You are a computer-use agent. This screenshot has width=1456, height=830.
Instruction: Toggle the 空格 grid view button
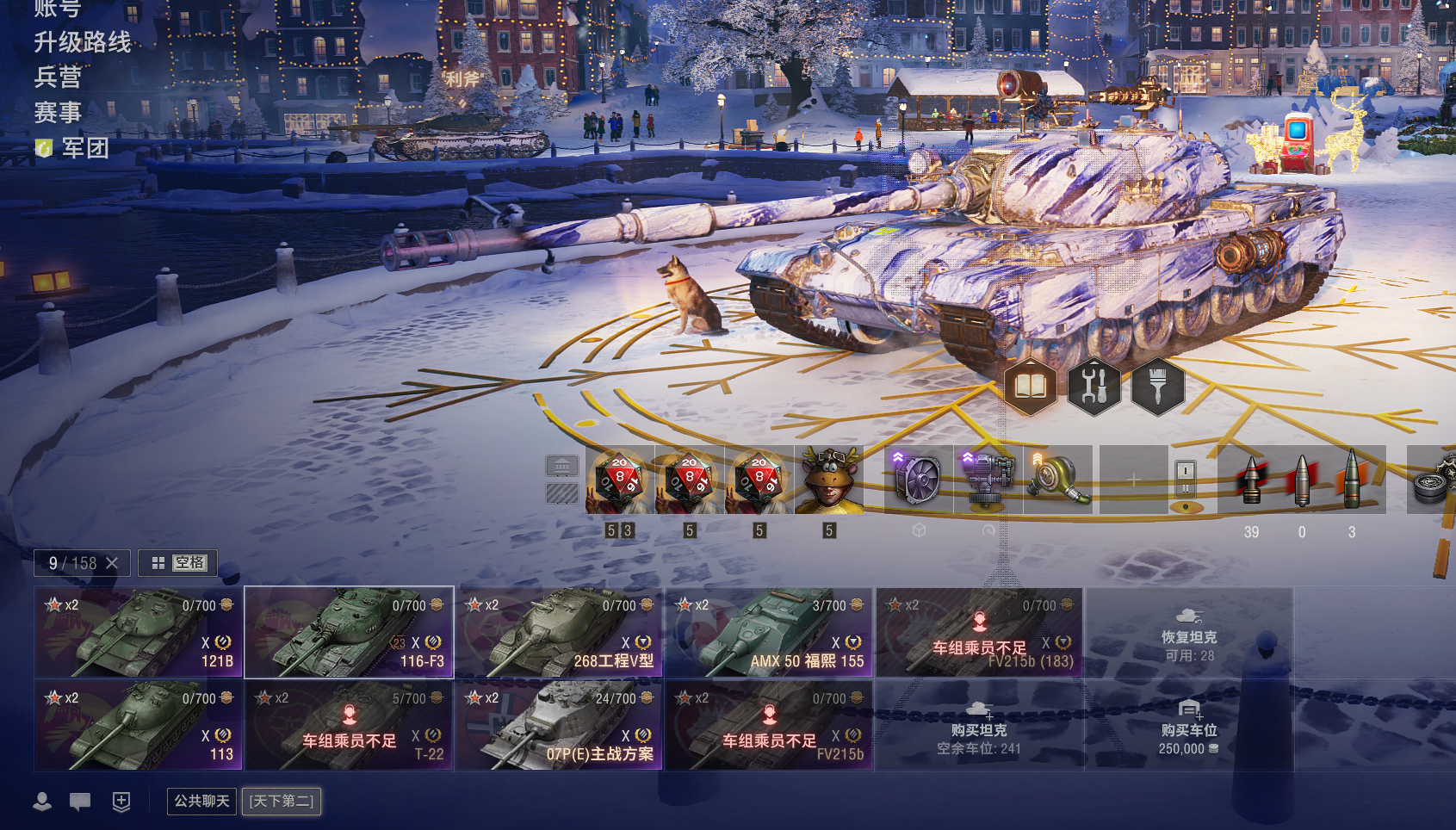pos(178,563)
